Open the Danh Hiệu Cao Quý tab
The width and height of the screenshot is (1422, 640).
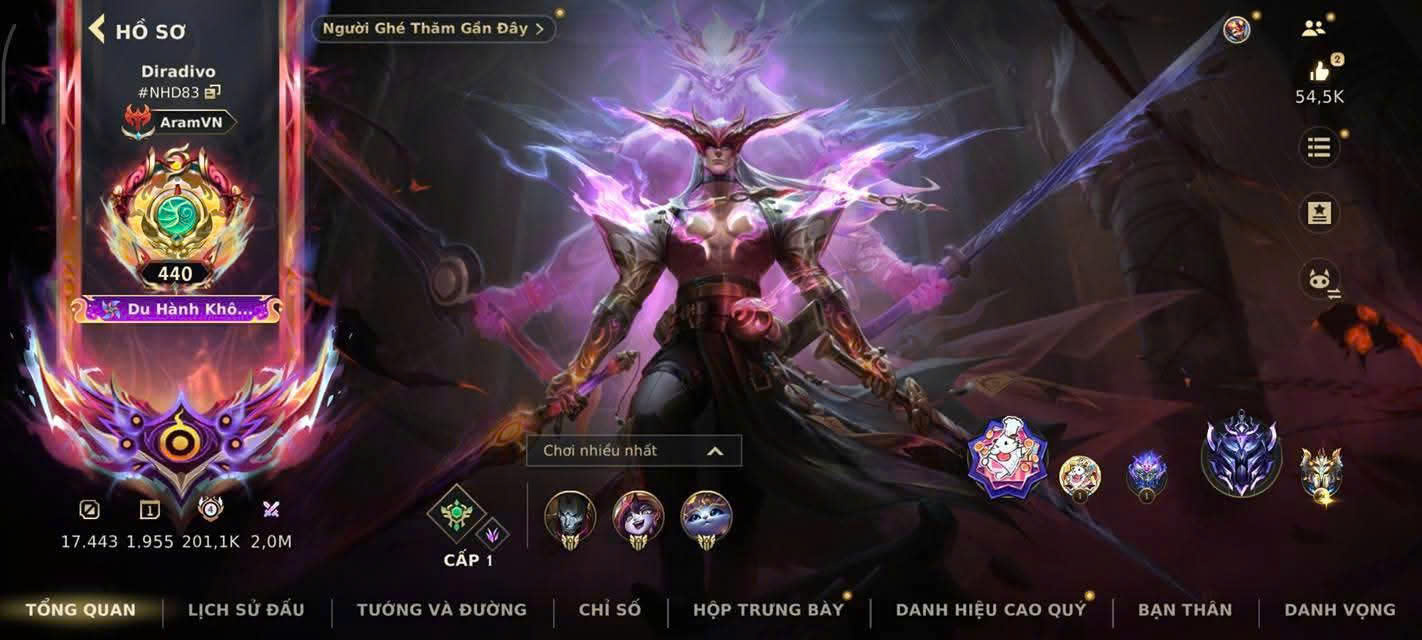click(990, 609)
